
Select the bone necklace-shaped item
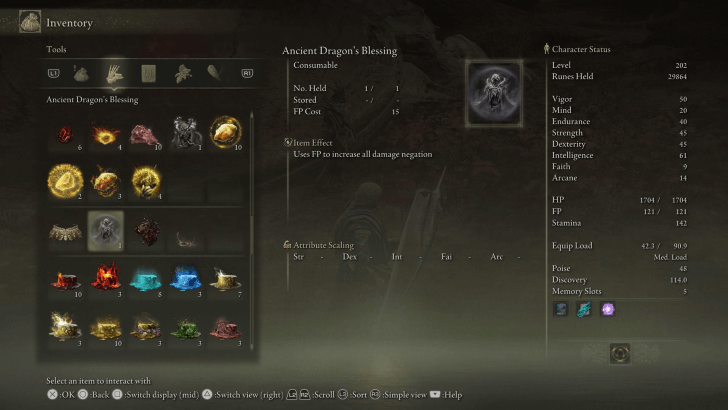click(65, 231)
